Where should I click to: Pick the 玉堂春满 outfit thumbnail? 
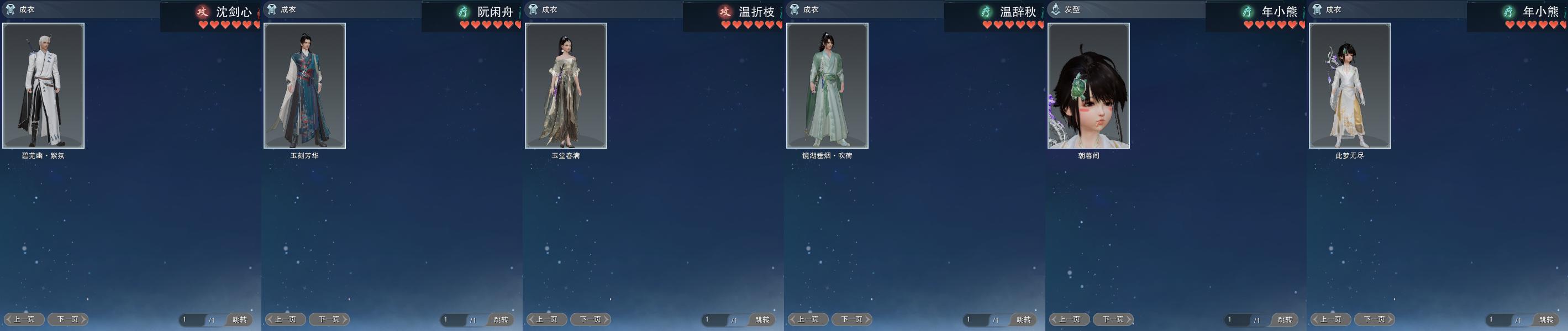pyautogui.click(x=565, y=86)
